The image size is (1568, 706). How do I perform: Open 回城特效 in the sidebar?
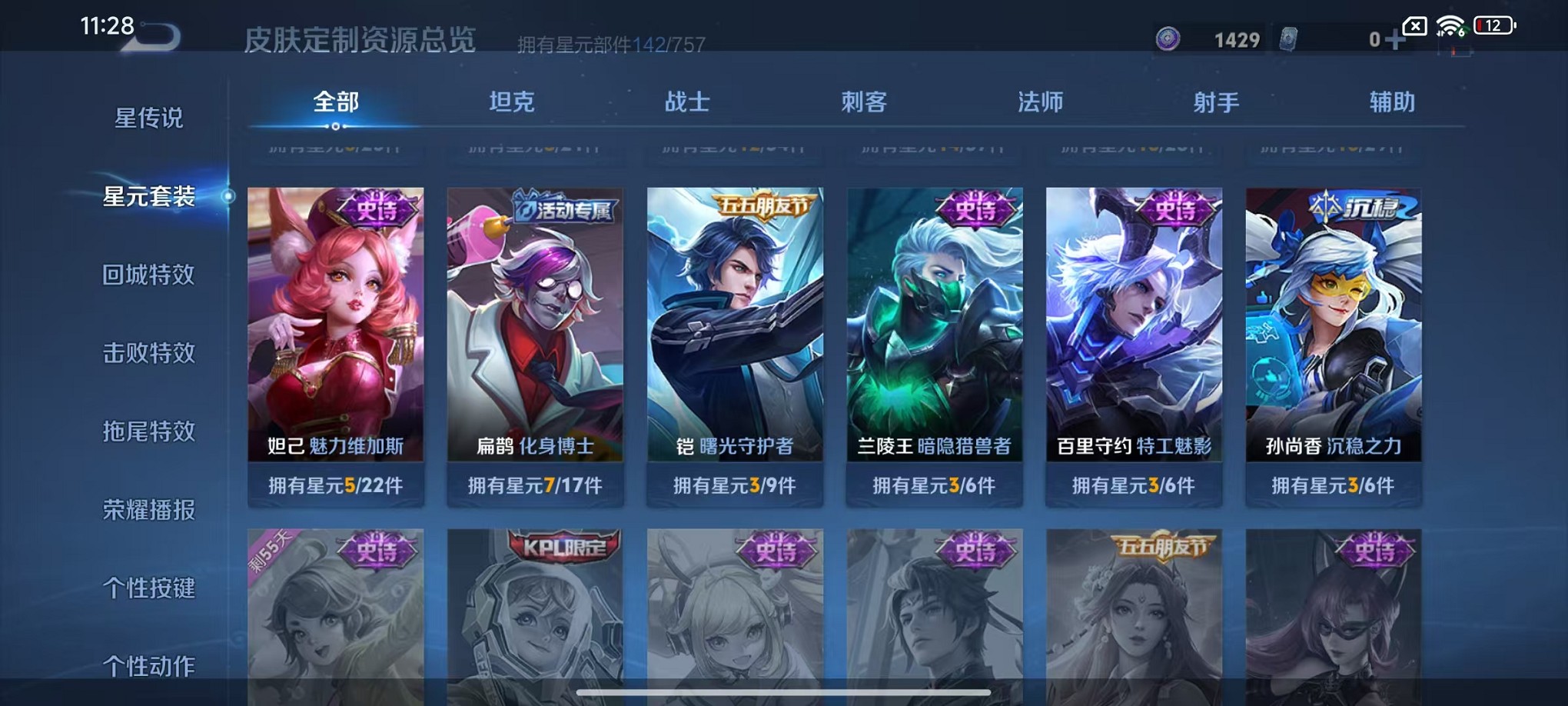[x=149, y=275]
